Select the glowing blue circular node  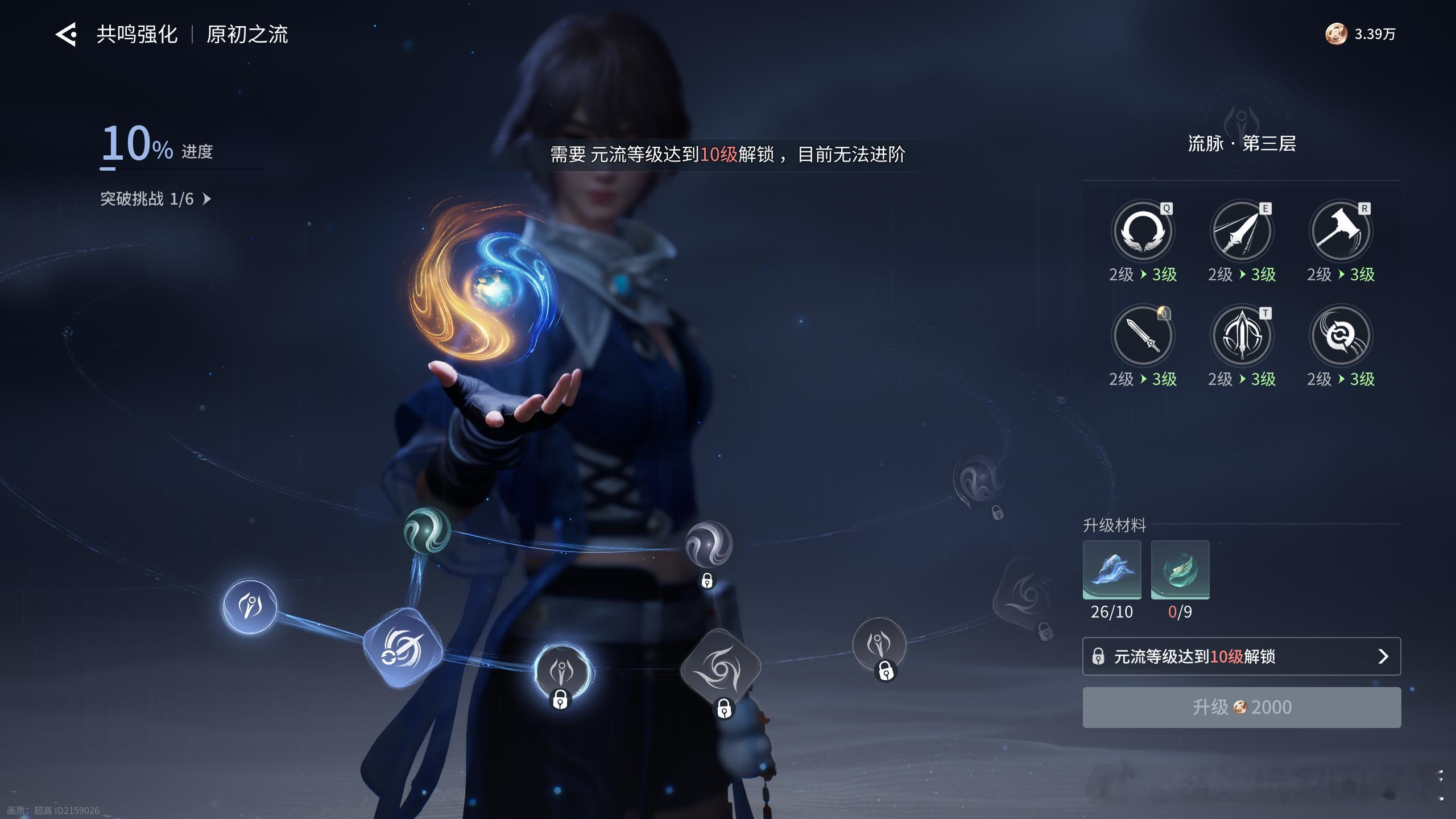[250, 606]
